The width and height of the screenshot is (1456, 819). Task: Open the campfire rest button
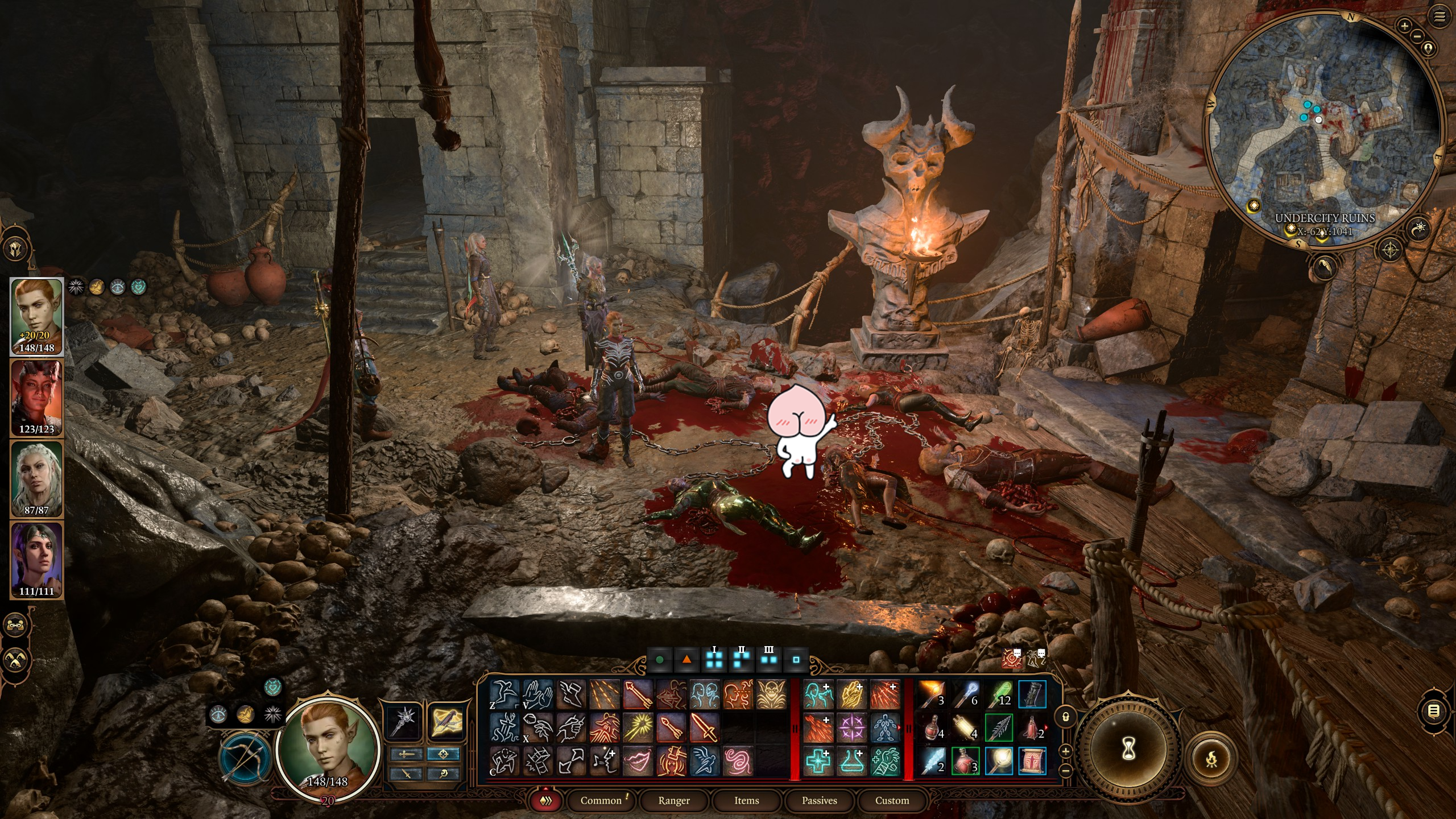1212,758
